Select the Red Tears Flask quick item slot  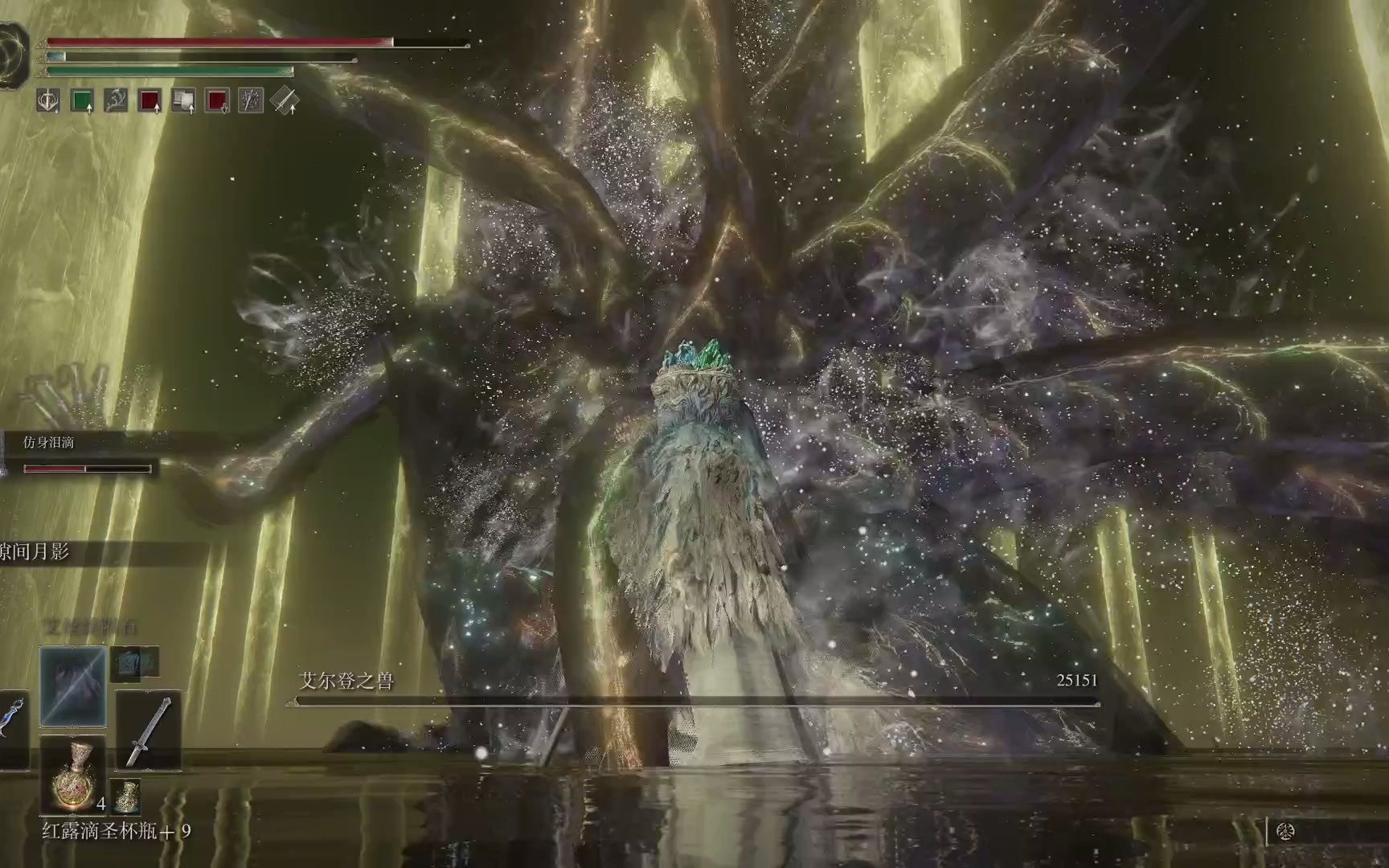click(72, 776)
